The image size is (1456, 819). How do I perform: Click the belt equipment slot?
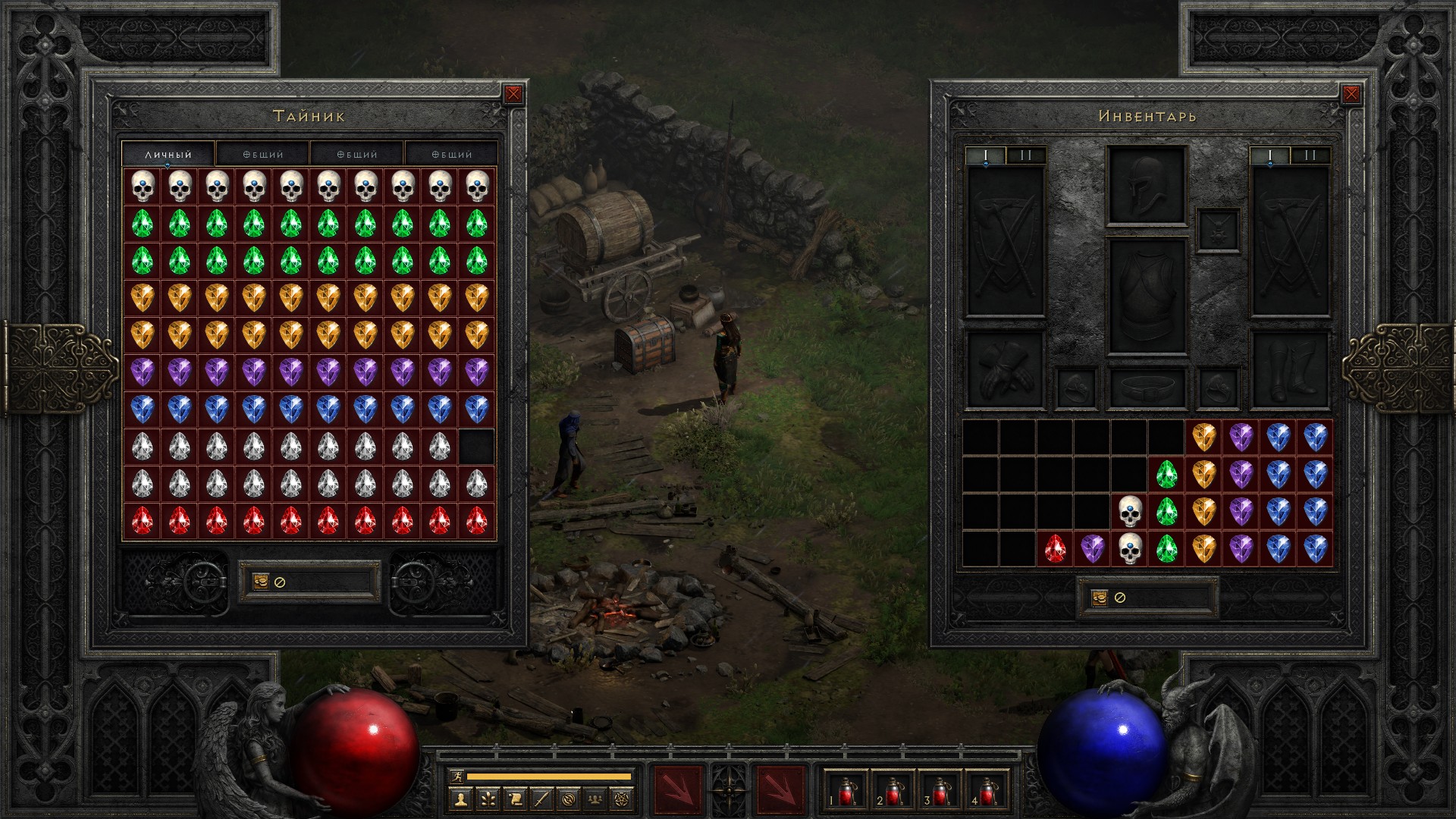(x=1146, y=388)
